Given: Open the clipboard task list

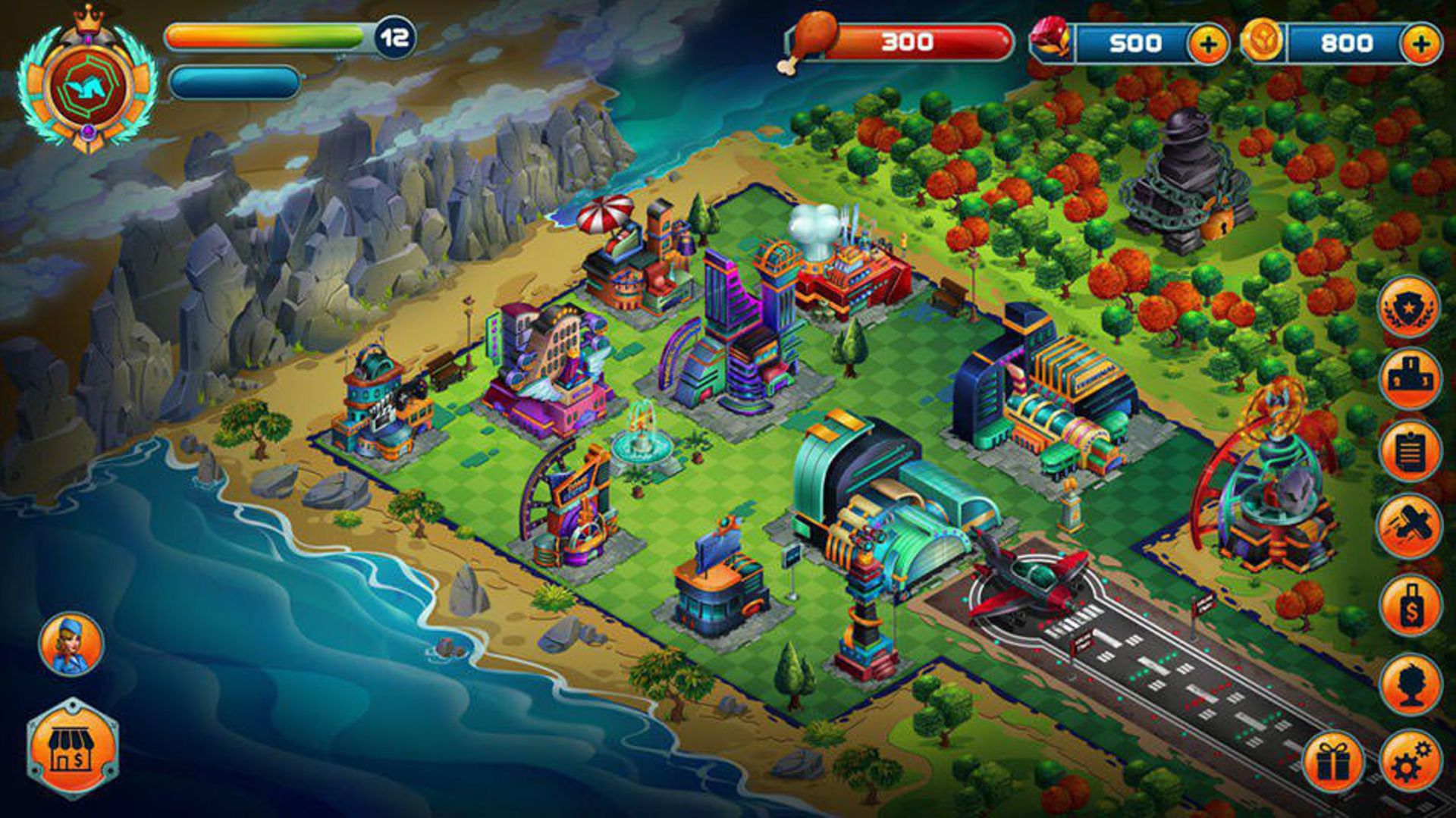Looking at the screenshot, I should 1409,452.
